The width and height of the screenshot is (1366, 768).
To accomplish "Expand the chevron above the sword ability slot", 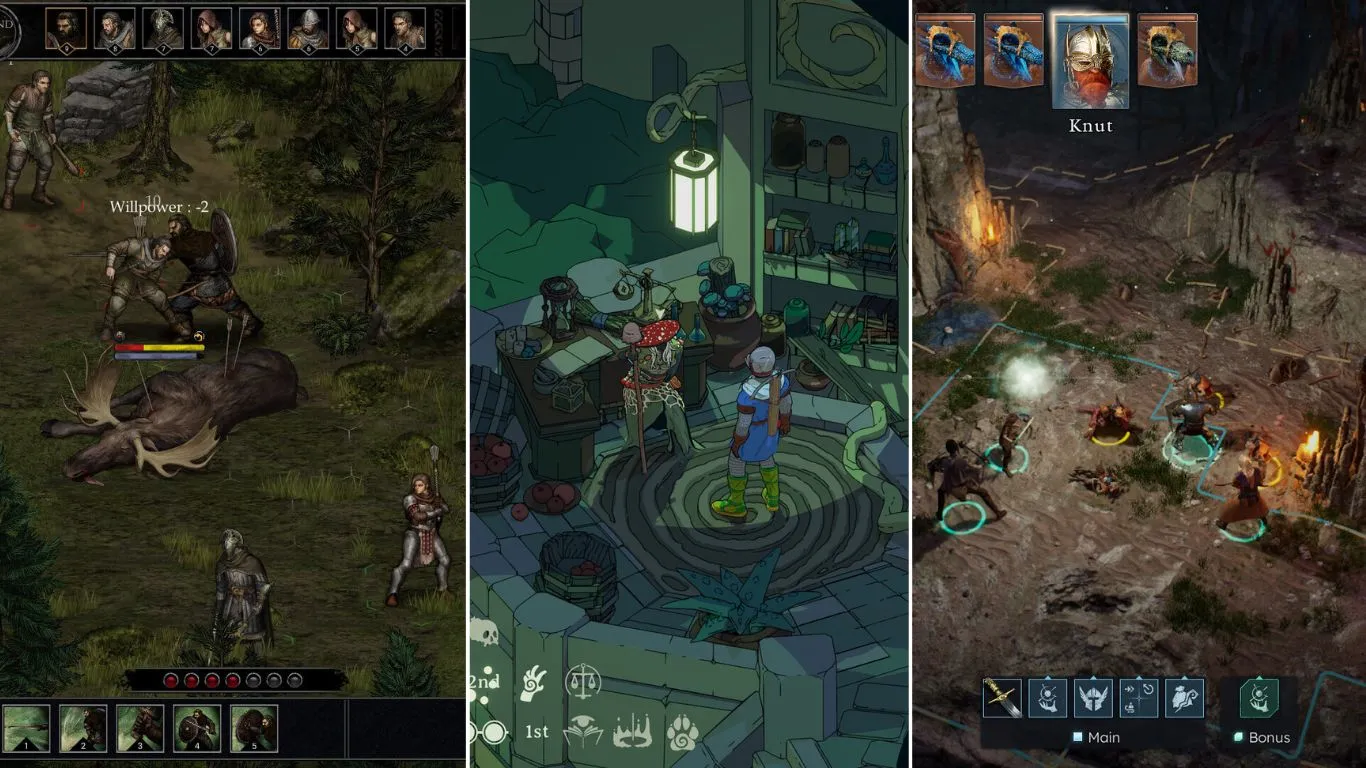I will [1002, 677].
